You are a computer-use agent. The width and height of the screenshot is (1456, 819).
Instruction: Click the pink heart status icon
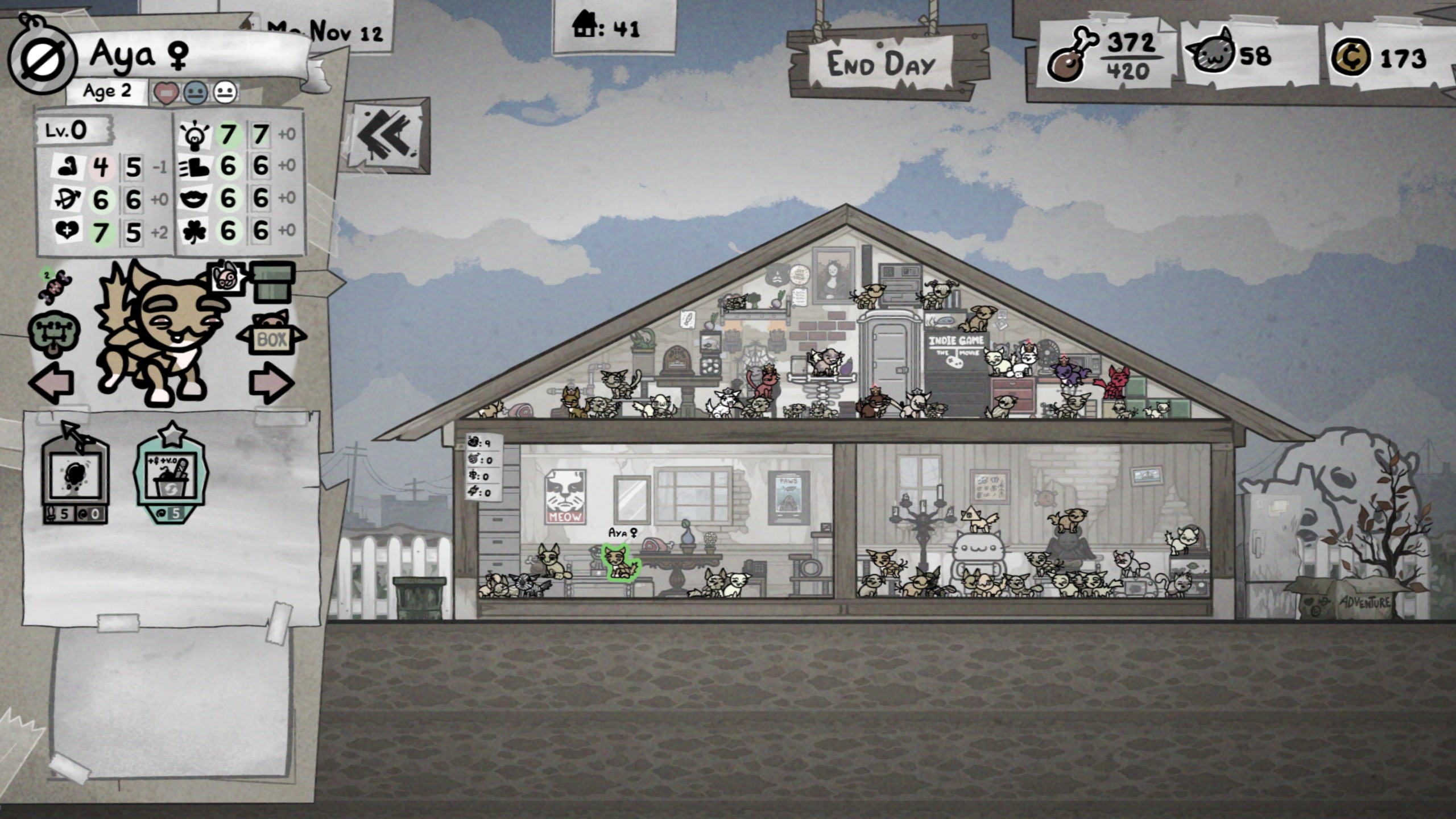click(166, 93)
